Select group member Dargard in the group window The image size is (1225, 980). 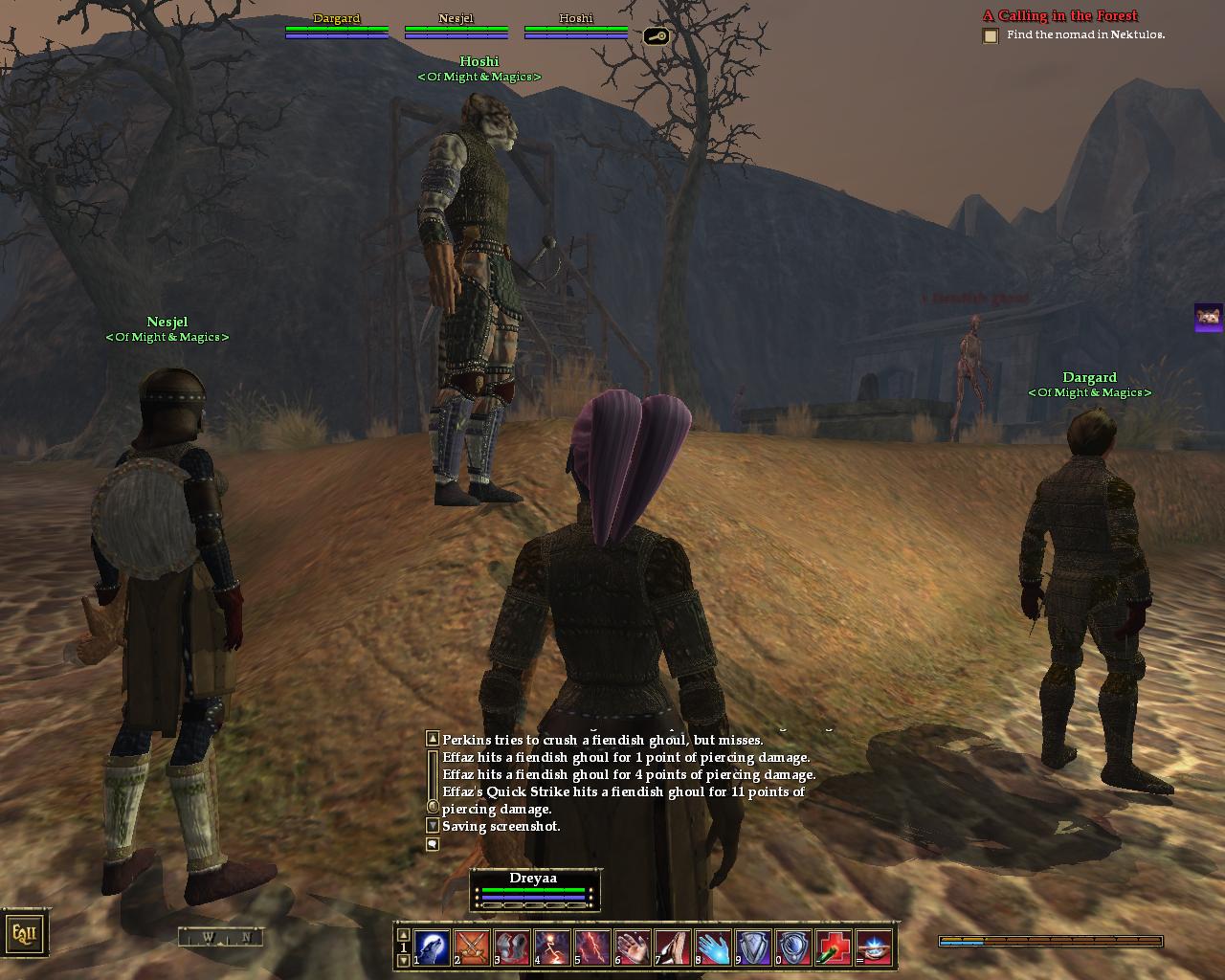tap(336, 27)
